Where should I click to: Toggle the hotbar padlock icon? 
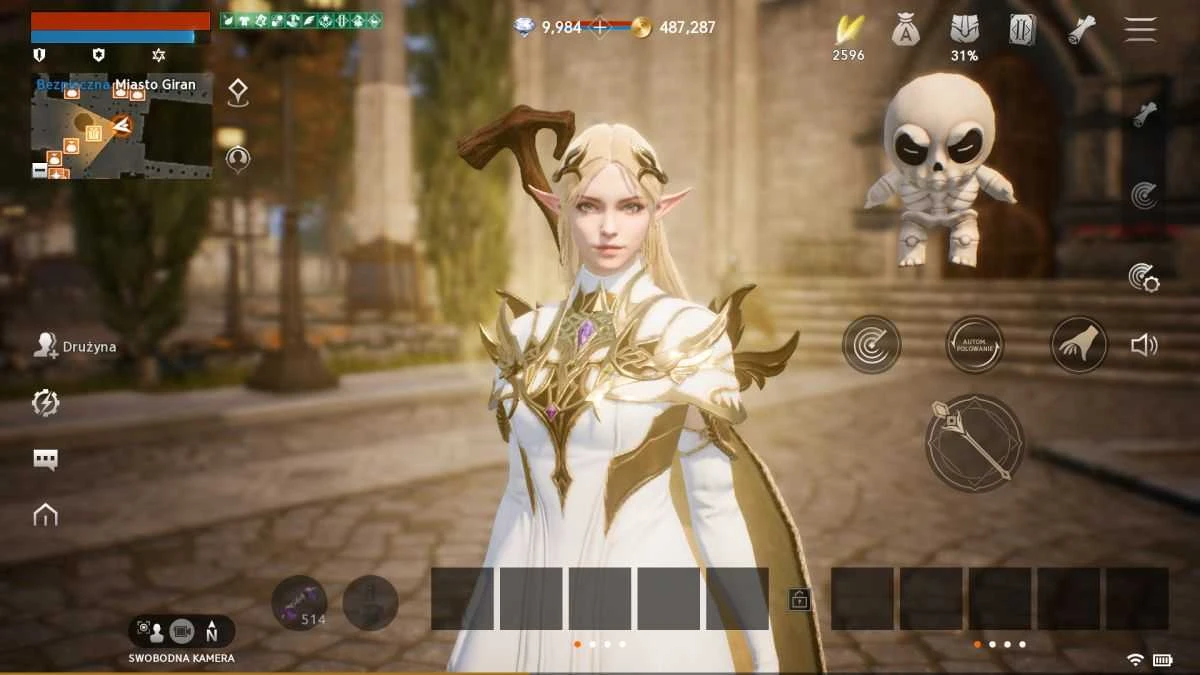[800, 599]
